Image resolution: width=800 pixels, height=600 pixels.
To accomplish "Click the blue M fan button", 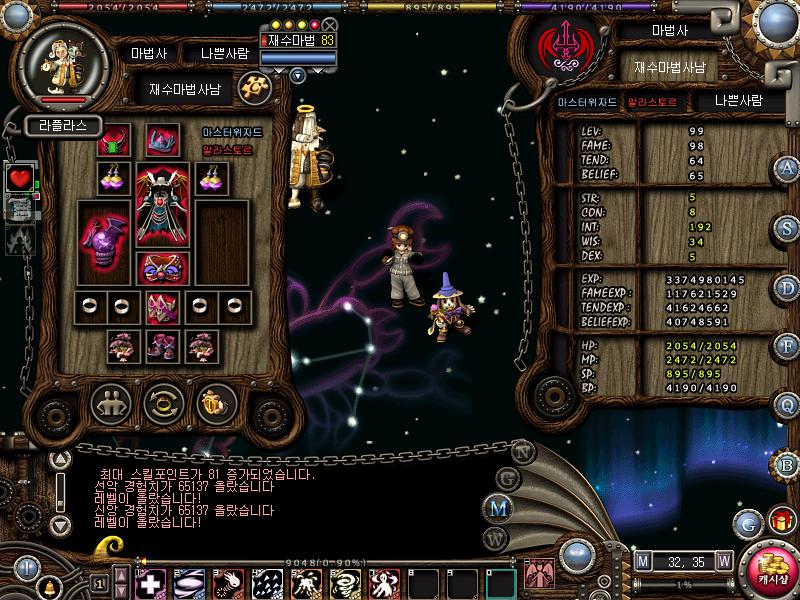I will coord(497,508).
